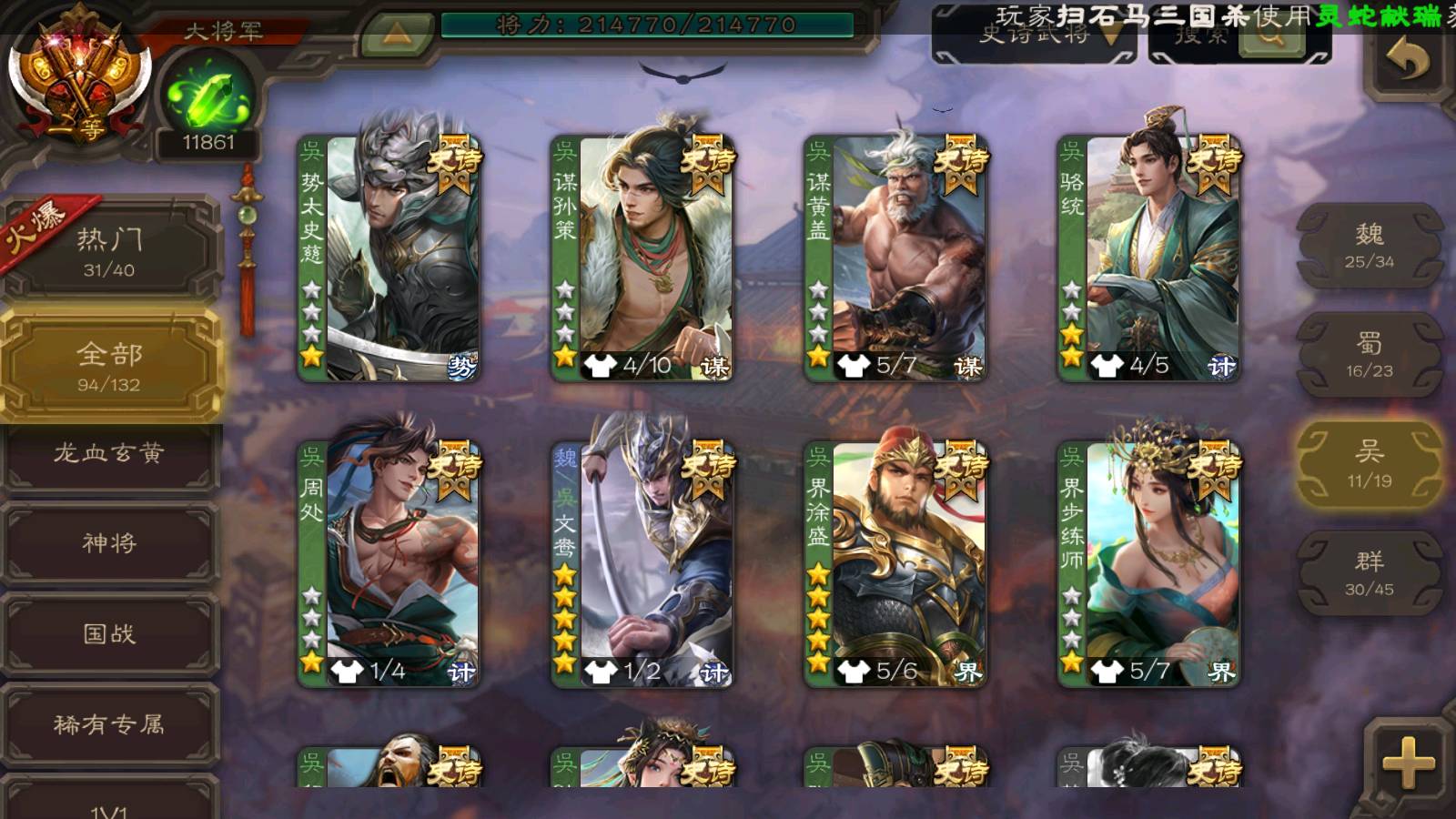Pick the 骆统 general card
This screenshot has width=1456, height=819.
tap(1149, 259)
